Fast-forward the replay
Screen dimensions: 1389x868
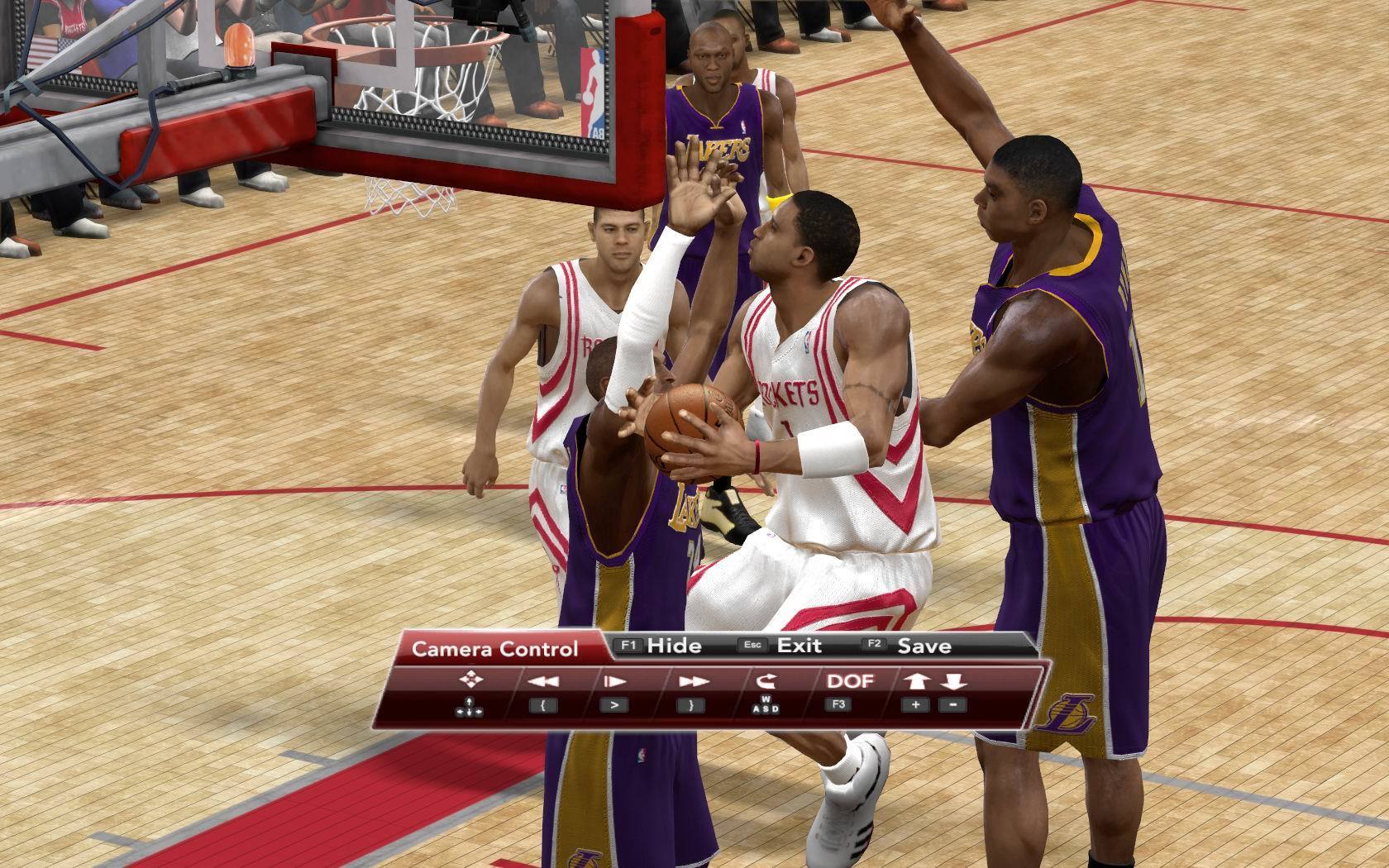coord(691,681)
